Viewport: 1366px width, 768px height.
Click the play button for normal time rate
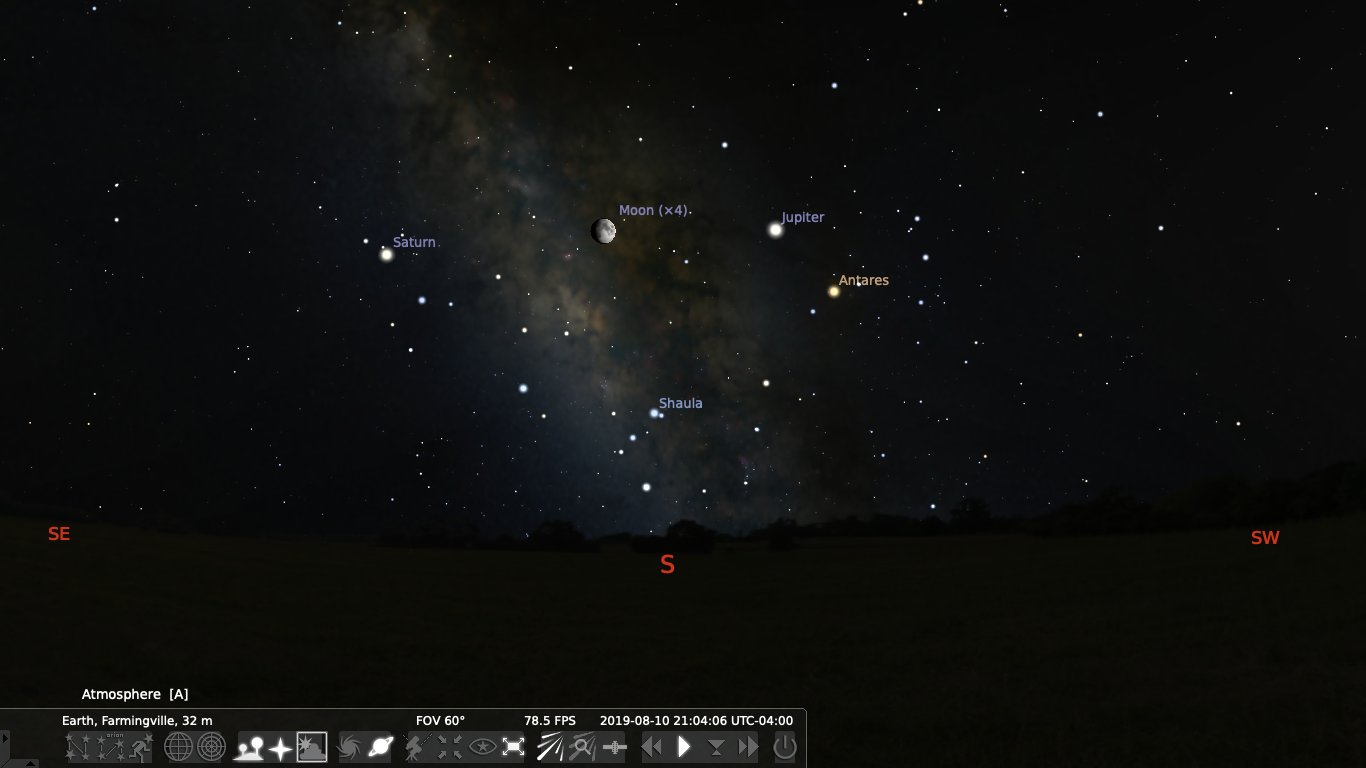click(x=684, y=747)
